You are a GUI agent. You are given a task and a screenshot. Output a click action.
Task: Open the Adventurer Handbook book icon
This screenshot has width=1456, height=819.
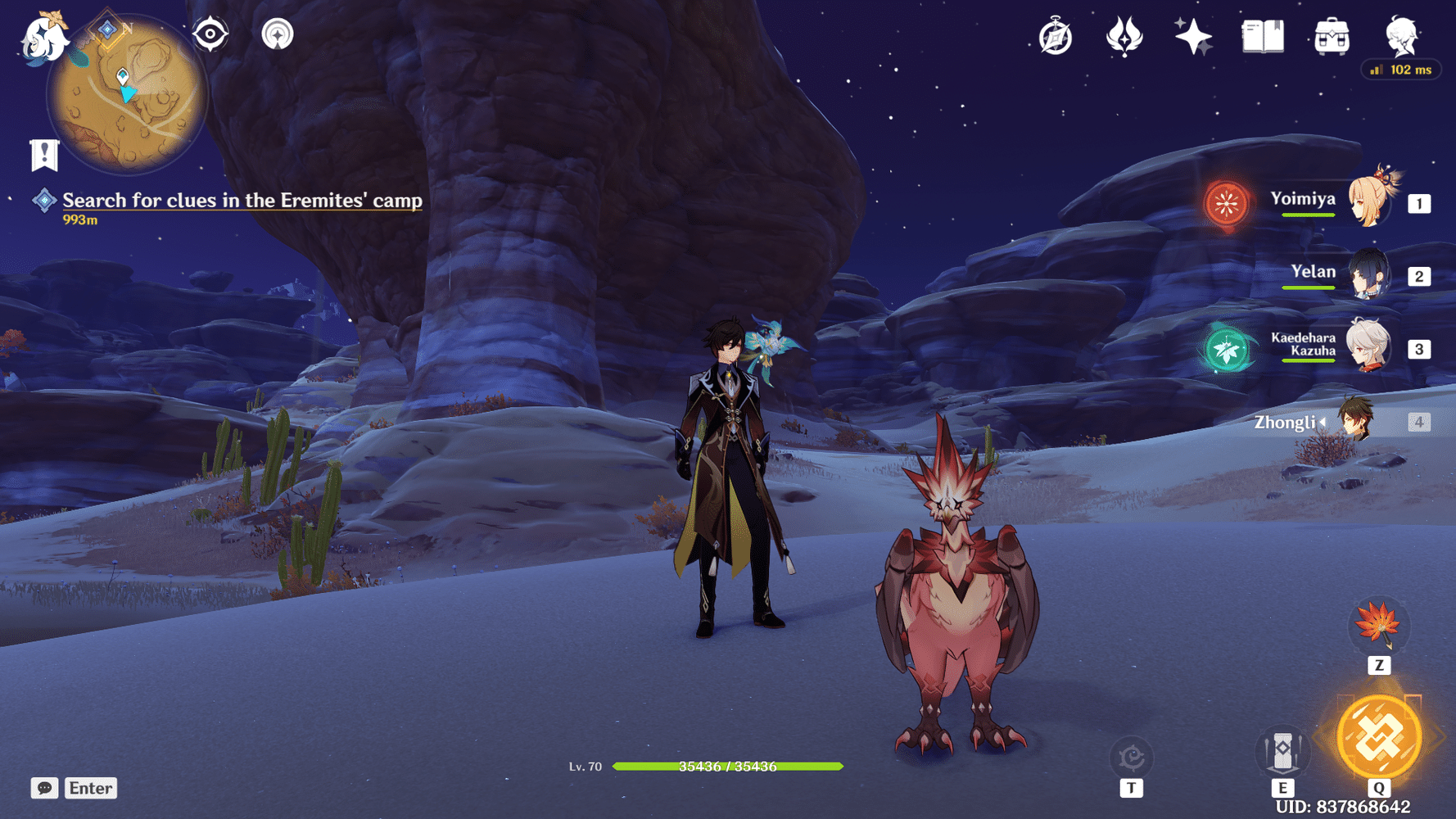click(1261, 34)
